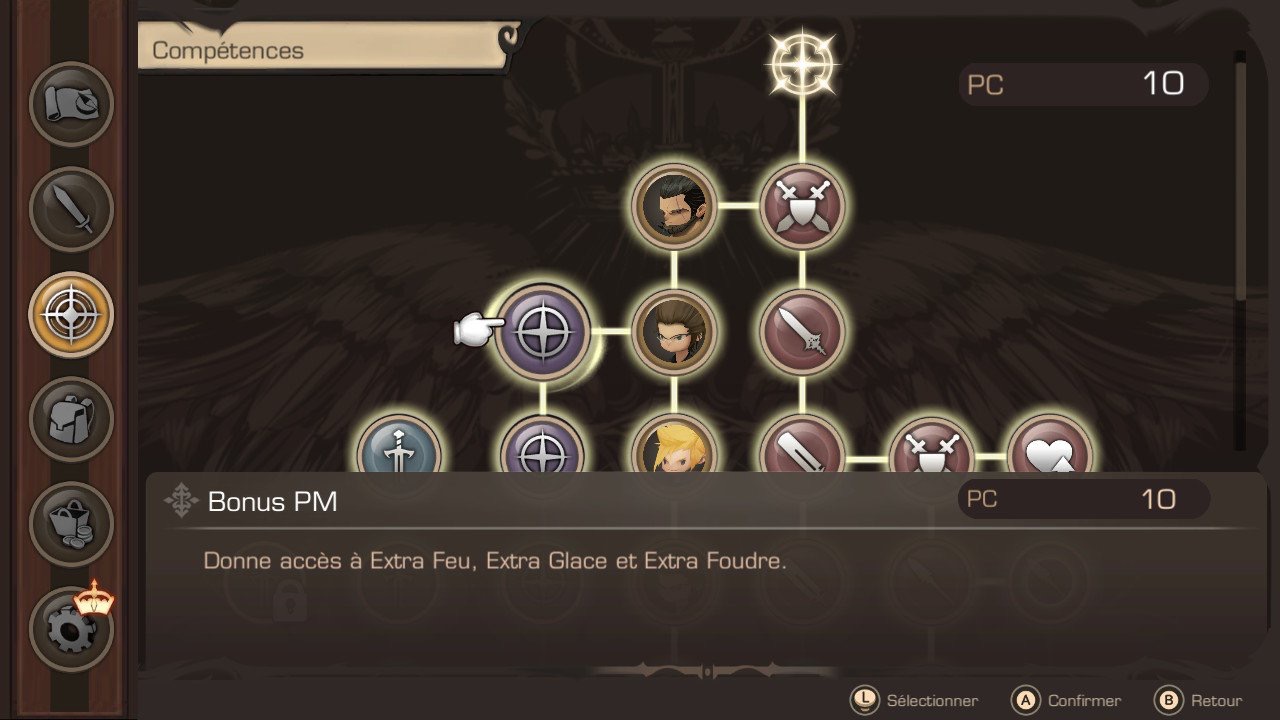Screen dimensions: 1280x720
Task: Select the red sword node right of Ignis
Action: (x=802, y=332)
